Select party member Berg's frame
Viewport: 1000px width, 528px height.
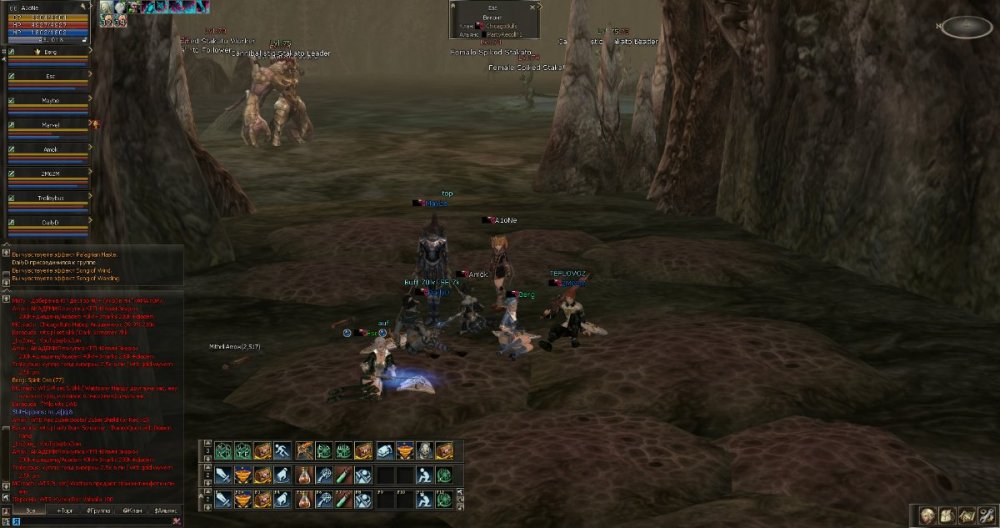pos(50,51)
